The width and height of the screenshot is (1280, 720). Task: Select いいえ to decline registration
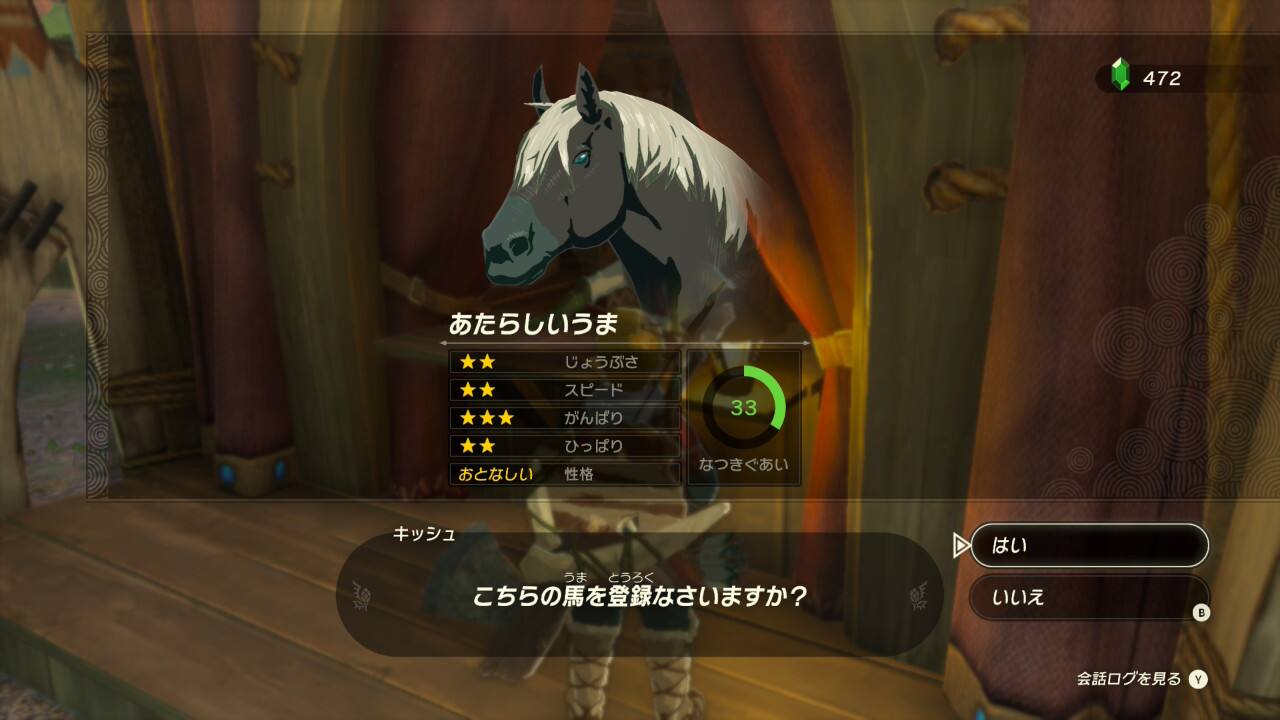point(1088,597)
